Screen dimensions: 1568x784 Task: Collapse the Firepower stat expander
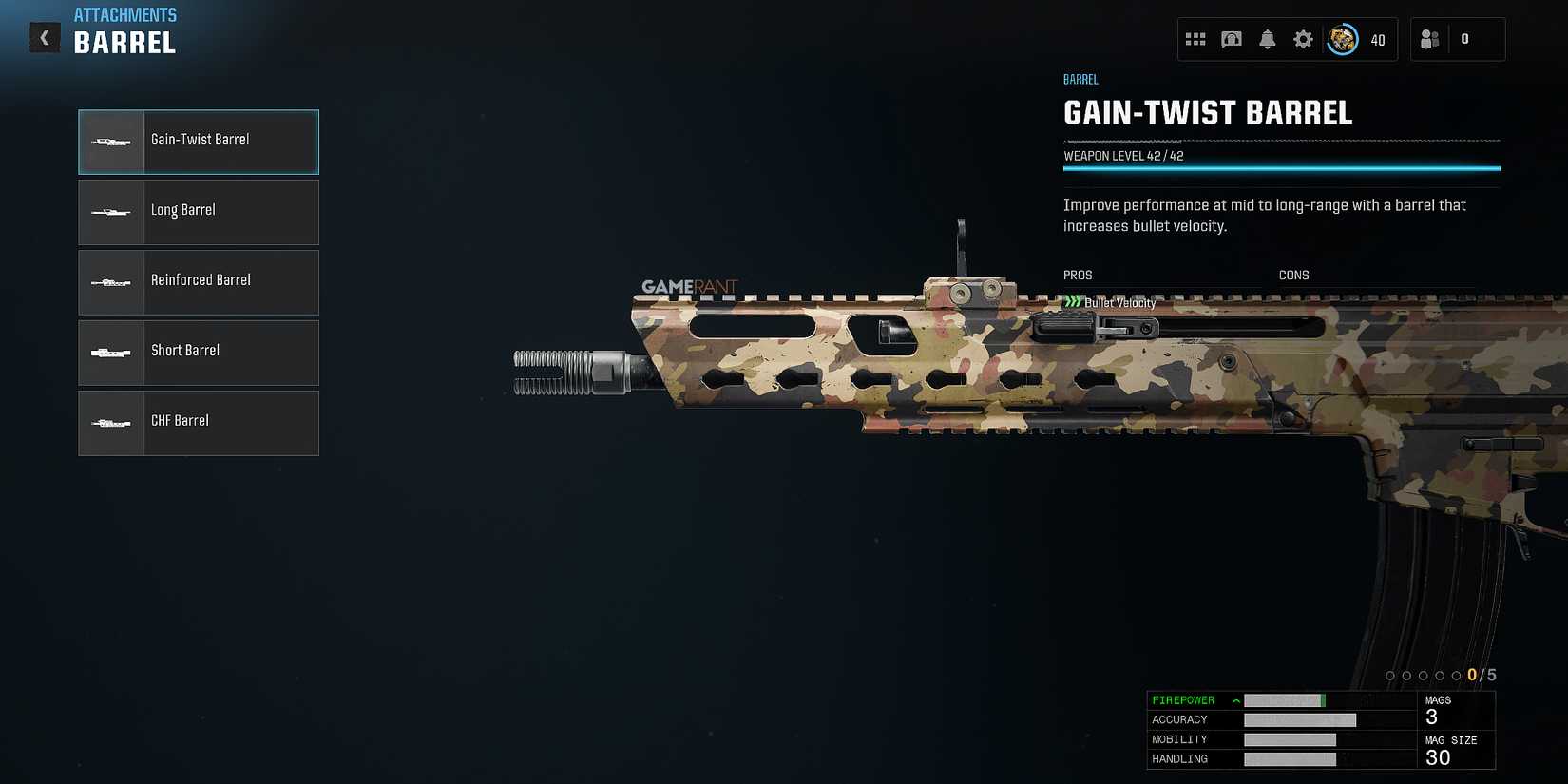point(1235,700)
